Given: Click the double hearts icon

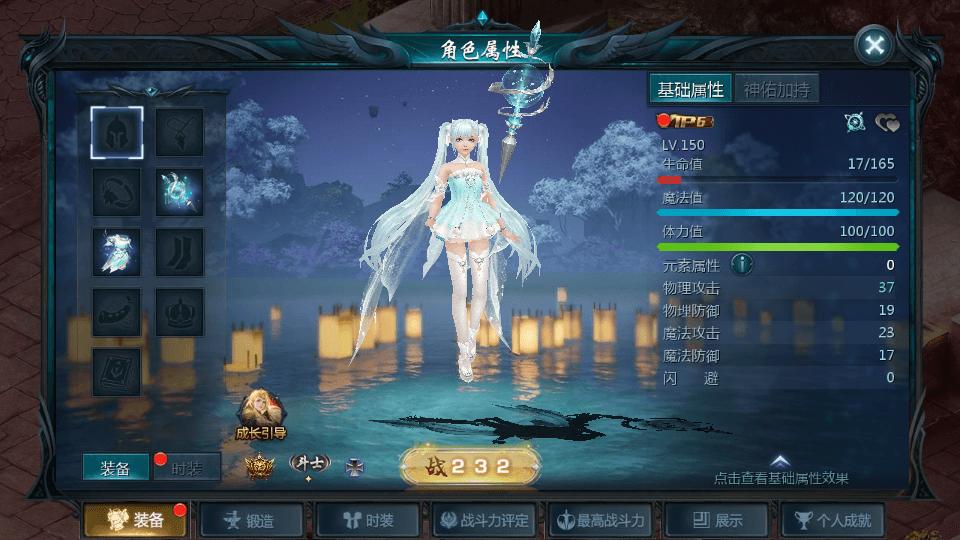Looking at the screenshot, I should 887,122.
